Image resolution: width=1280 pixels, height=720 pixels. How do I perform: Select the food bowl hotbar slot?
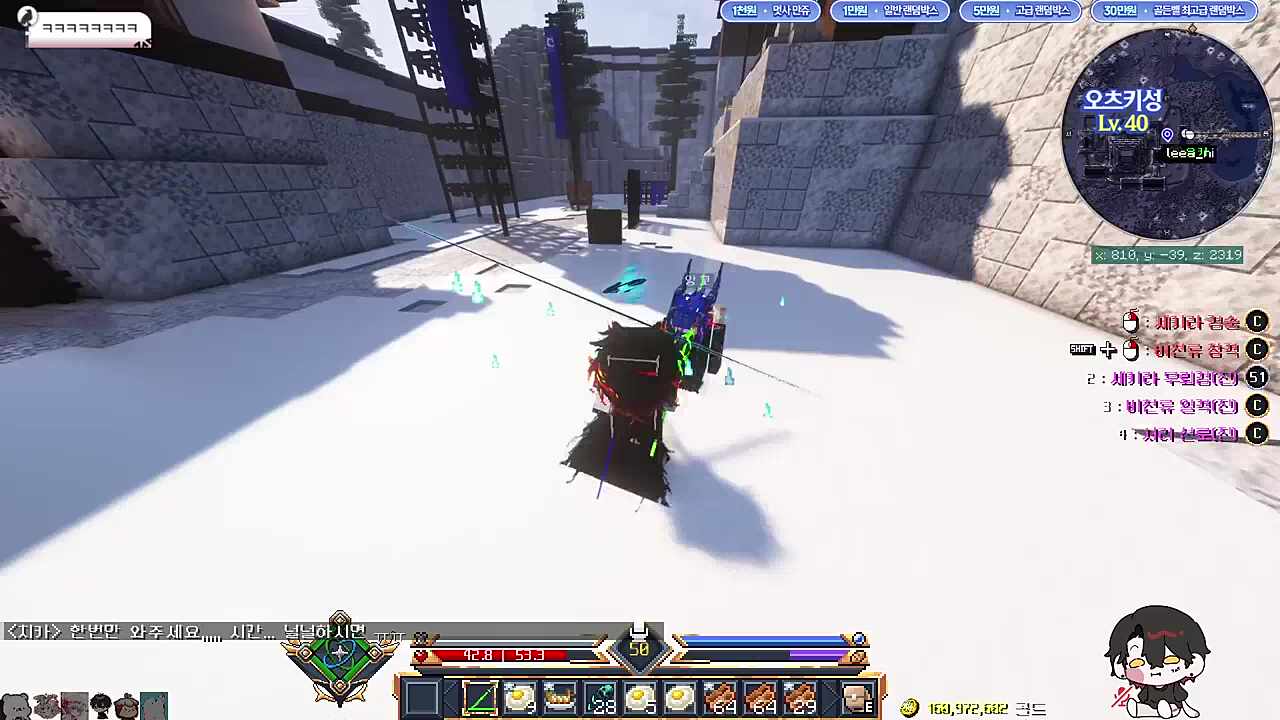(560, 697)
